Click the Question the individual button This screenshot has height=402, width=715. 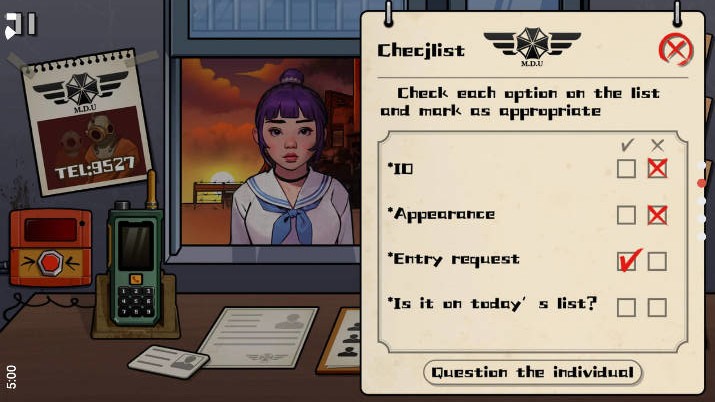coord(532,372)
